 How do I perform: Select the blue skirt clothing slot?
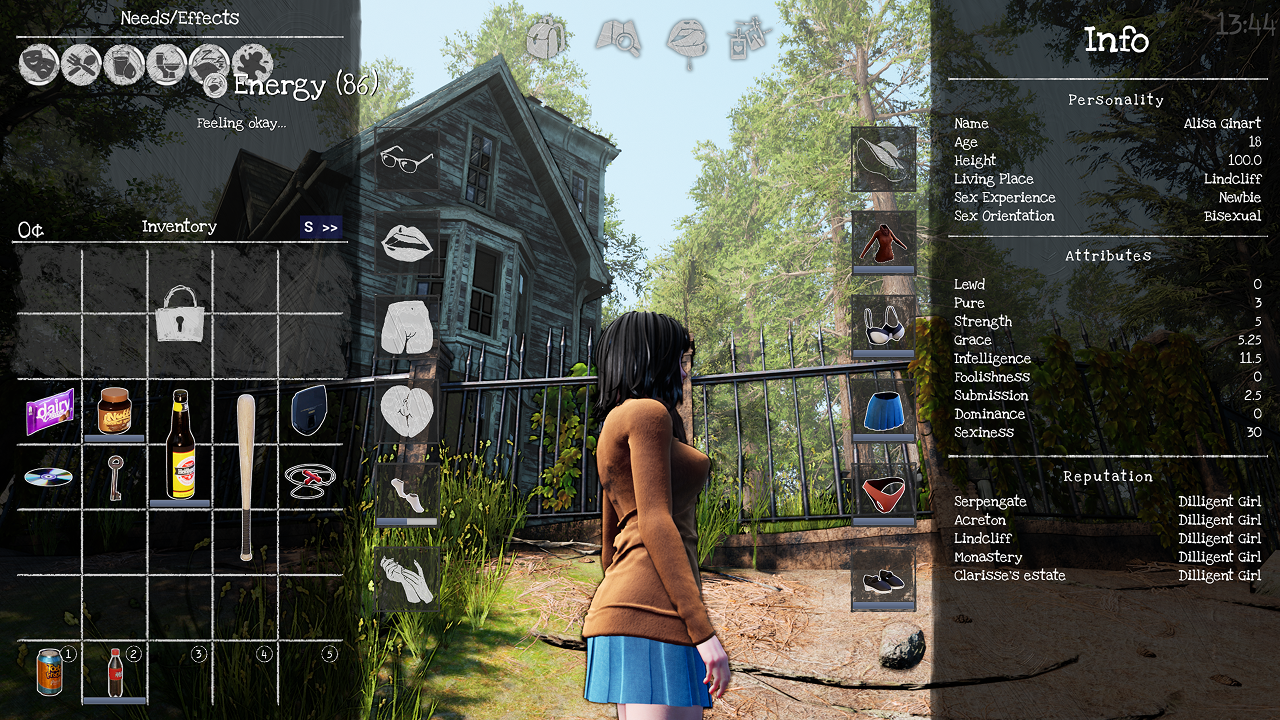coord(883,410)
